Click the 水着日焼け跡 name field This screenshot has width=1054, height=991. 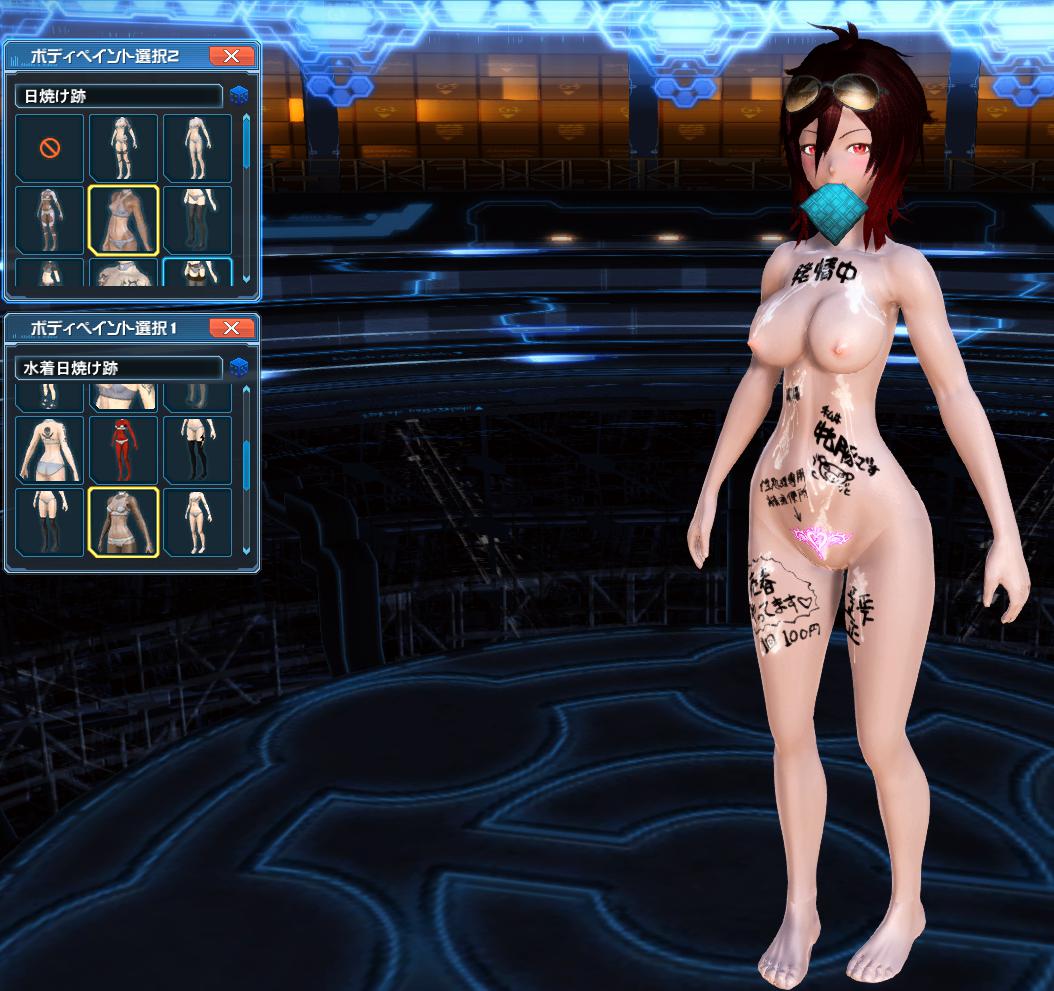tap(118, 368)
